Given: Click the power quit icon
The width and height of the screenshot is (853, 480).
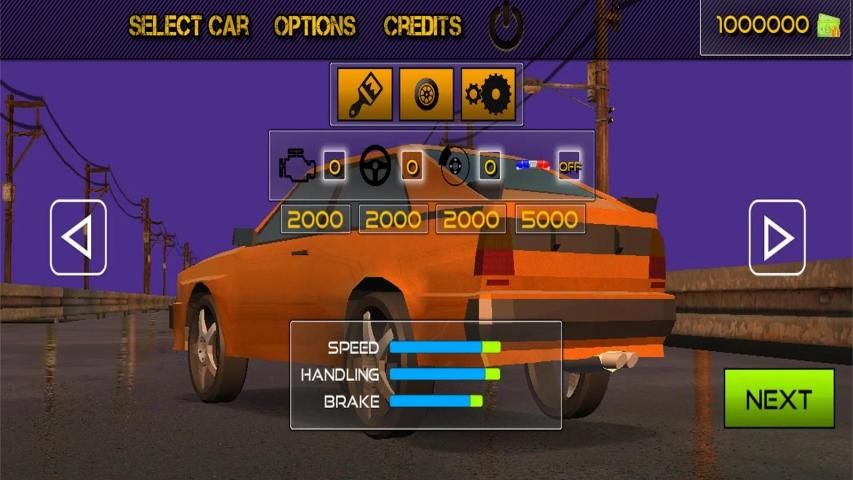Looking at the screenshot, I should point(507,26).
